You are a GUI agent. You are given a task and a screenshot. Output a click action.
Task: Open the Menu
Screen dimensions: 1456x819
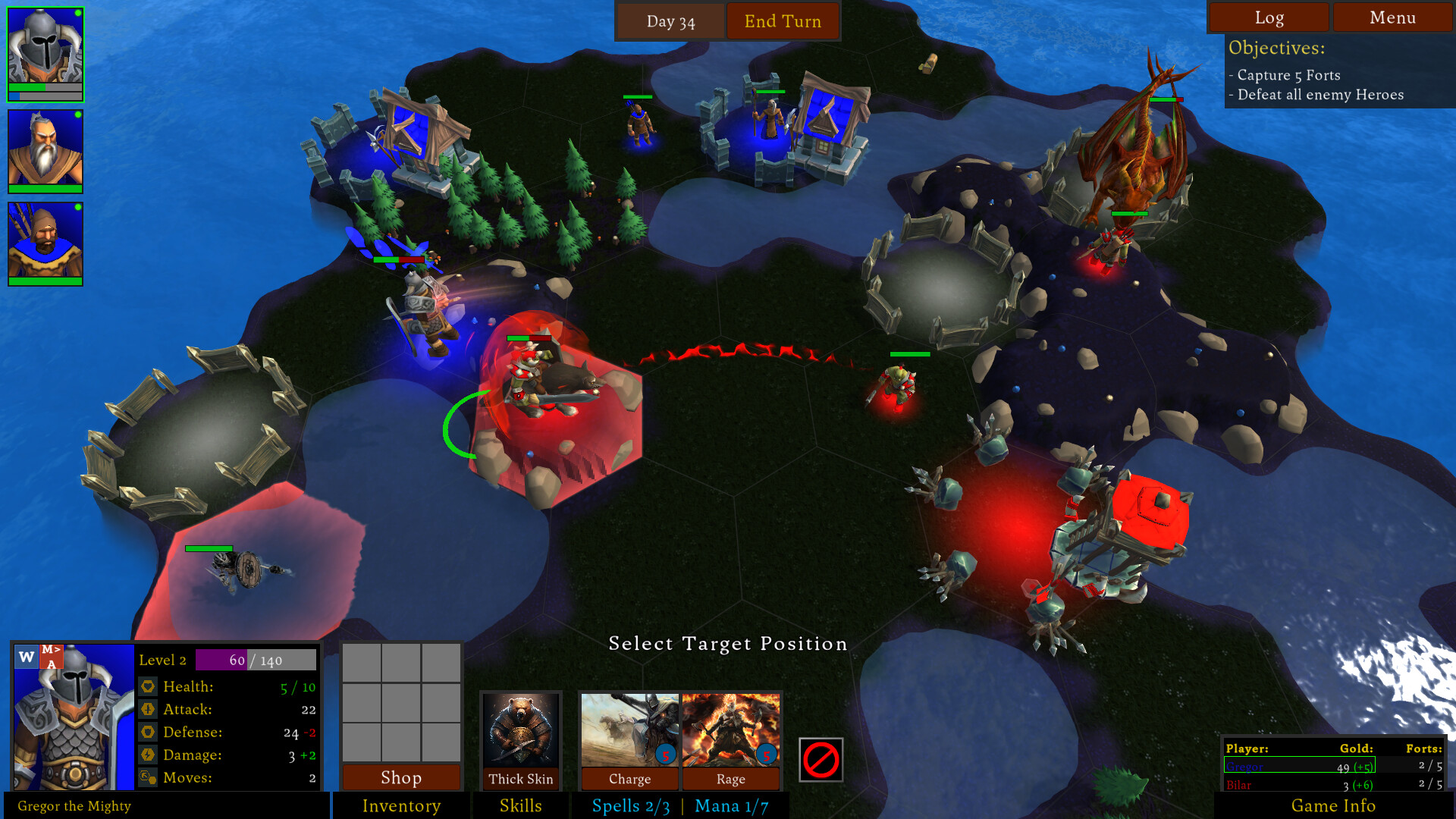[1392, 17]
